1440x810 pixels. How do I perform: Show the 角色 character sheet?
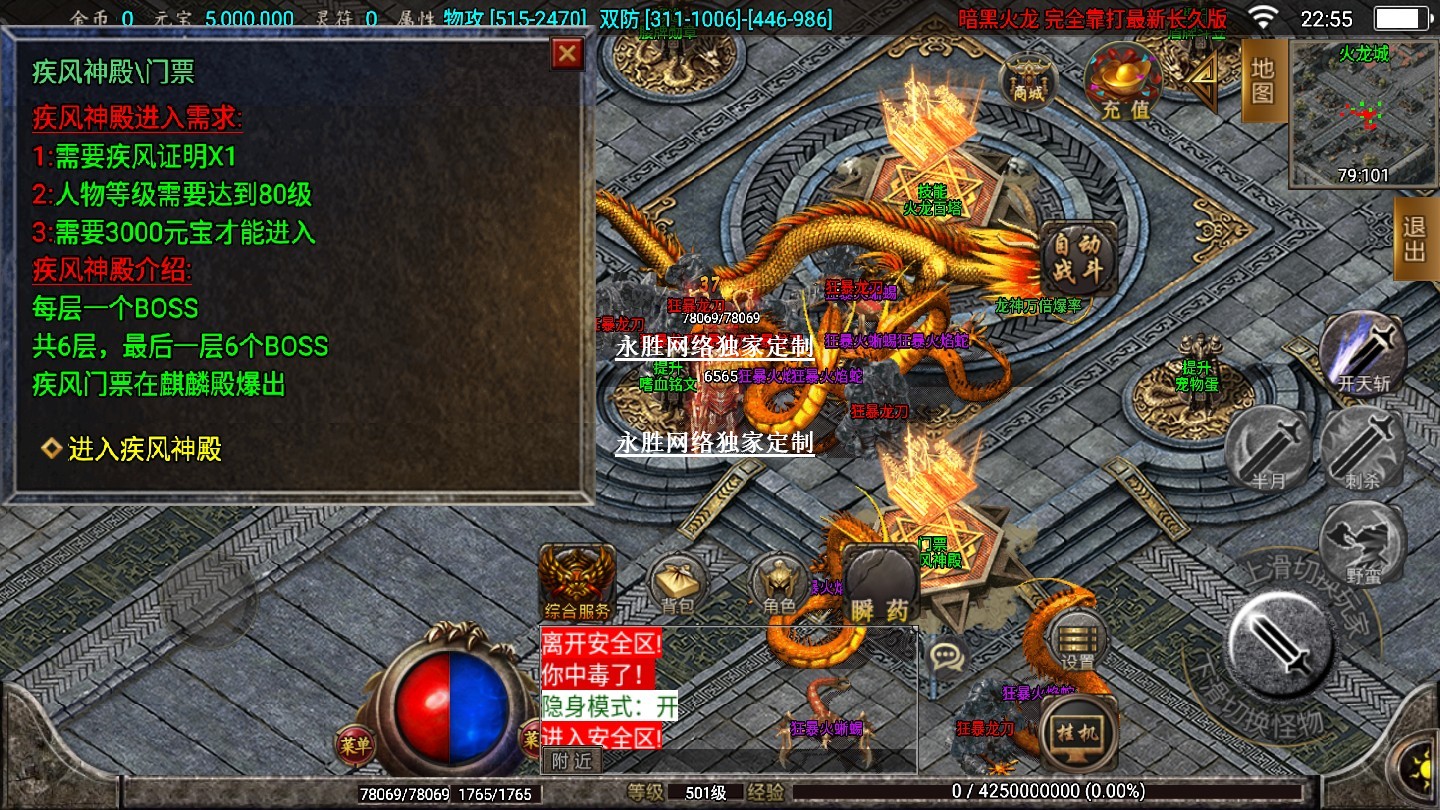779,585
